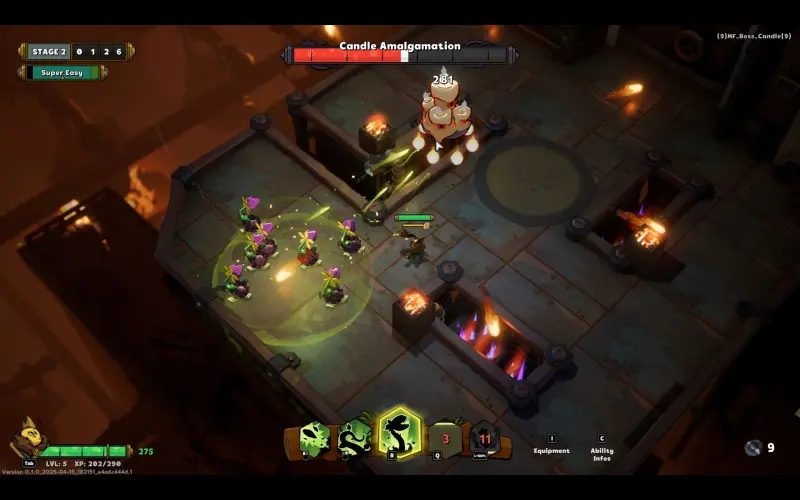This screenshot has height=500, width=800.
Task: Activate the green spiky leaf ability
Action: tap(314, 437)
